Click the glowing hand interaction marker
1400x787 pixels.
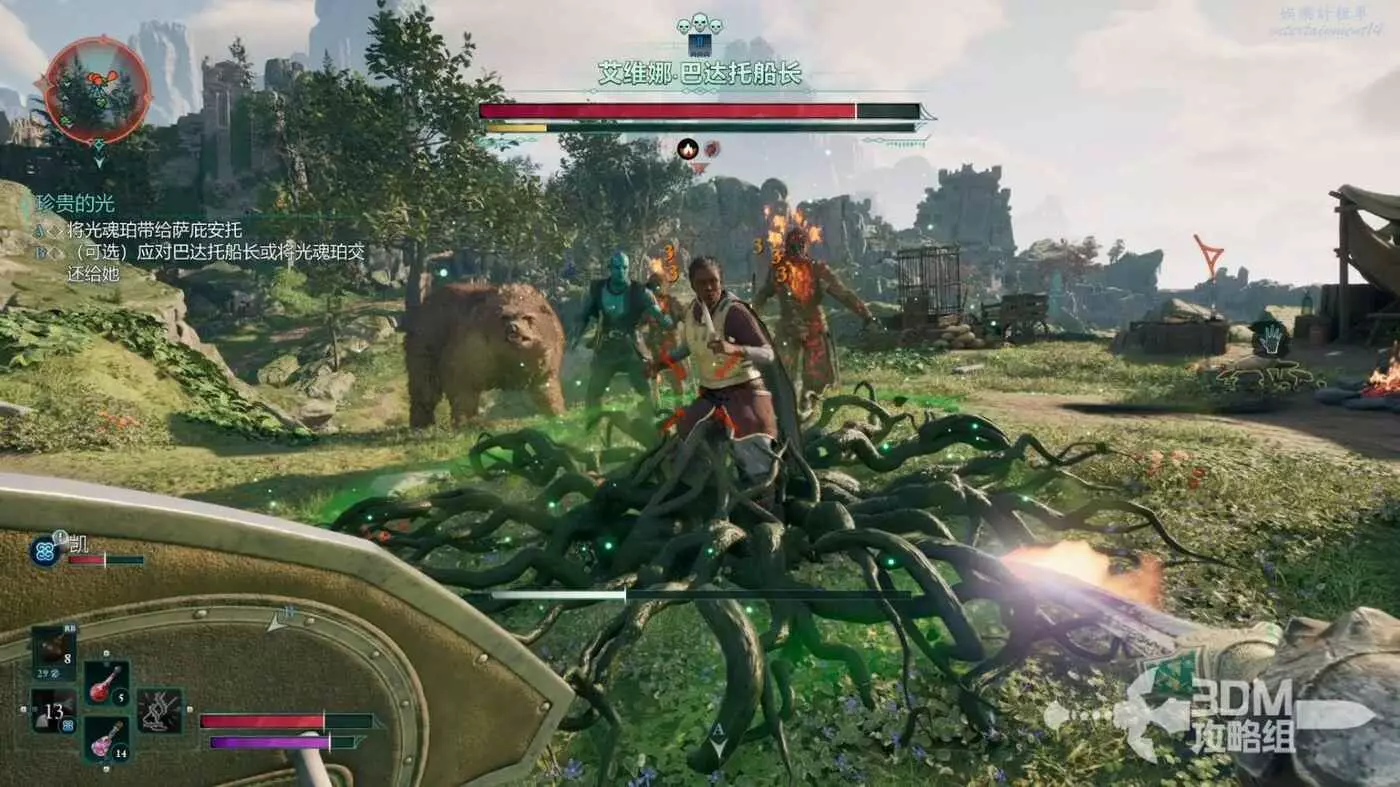pyautogui.click(x=1270, y=340)
